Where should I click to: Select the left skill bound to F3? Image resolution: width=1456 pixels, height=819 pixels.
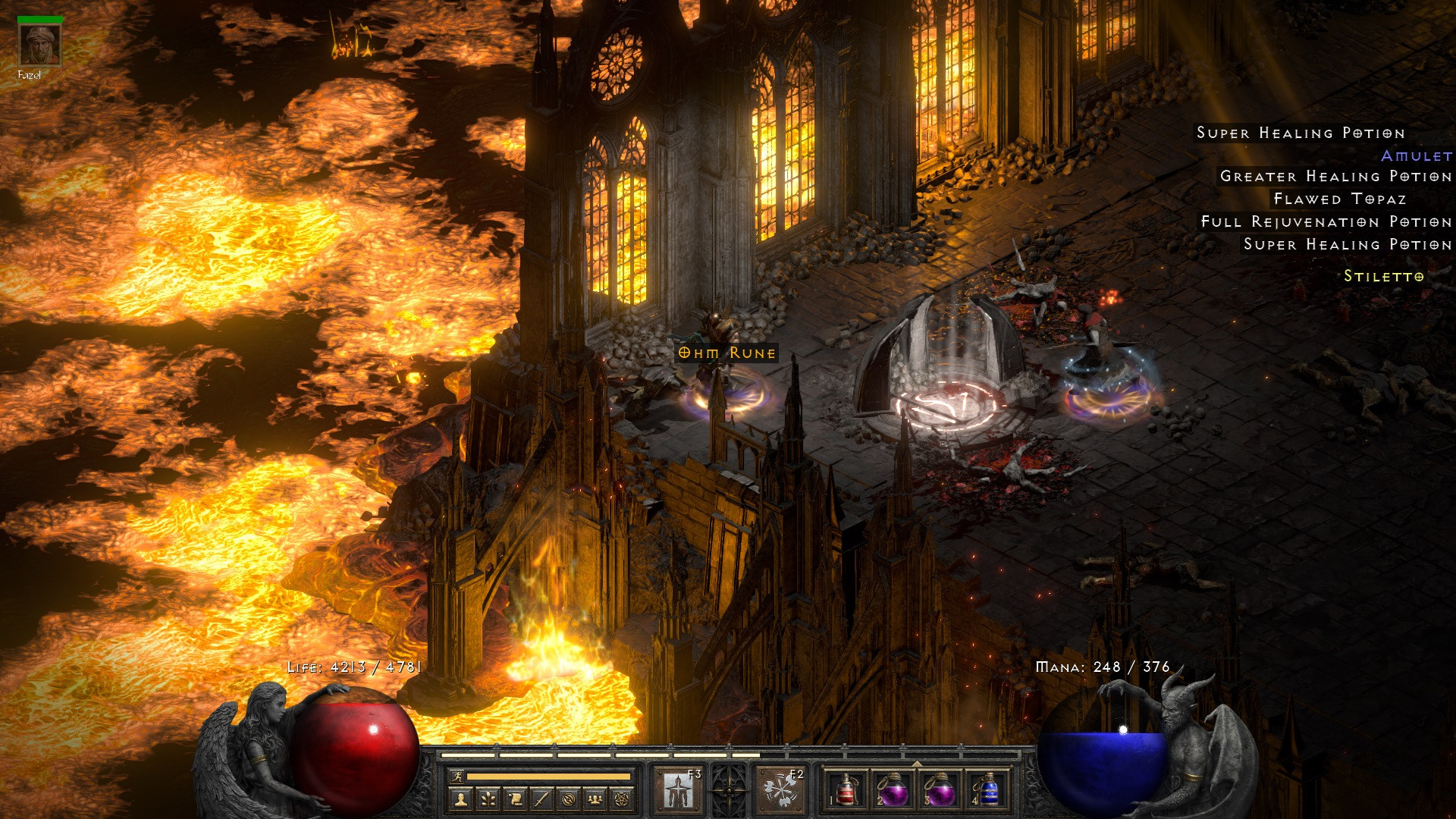(679, 789)
